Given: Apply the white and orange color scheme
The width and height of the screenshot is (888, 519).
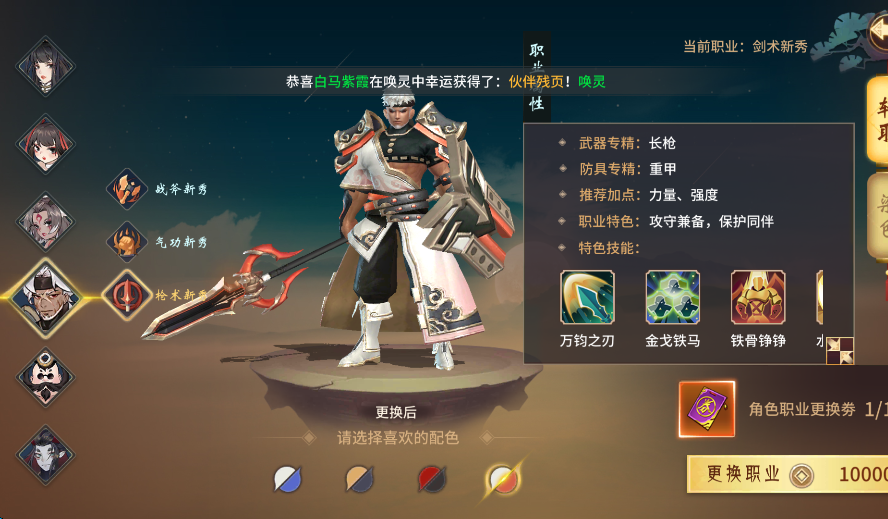Looking at the screenshot, I should pos(502,479).
